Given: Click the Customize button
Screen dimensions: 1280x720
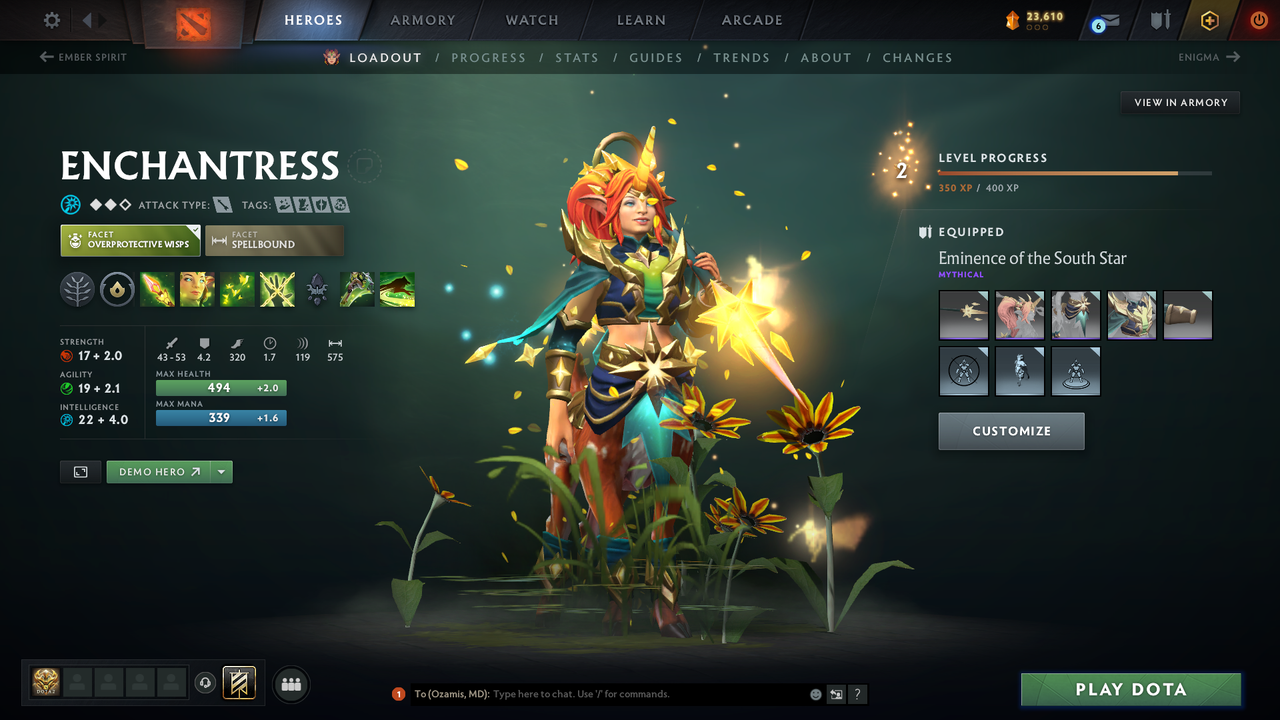Looking at the screenshot, I should 1011,431.
